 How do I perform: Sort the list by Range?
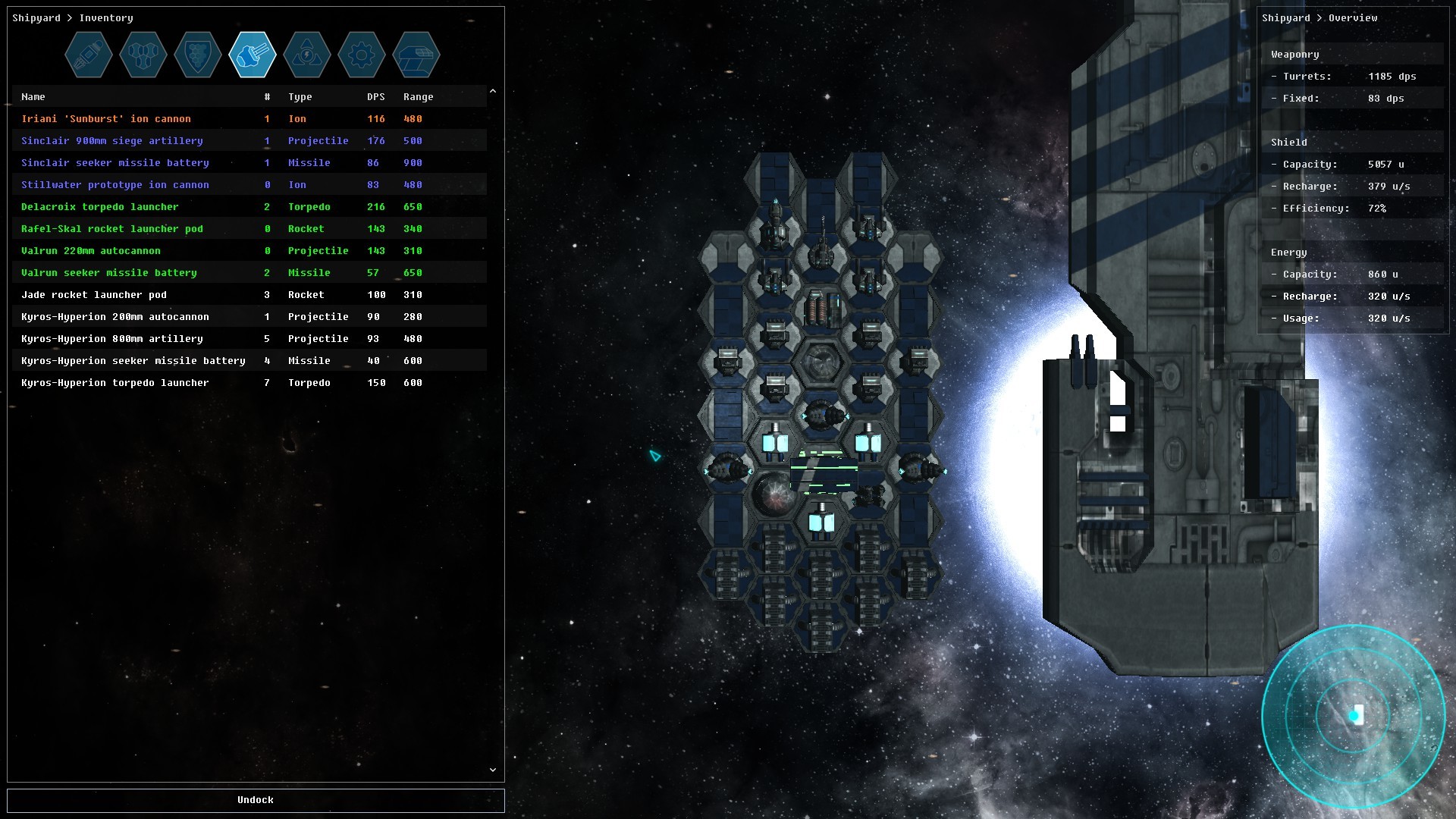417,96
